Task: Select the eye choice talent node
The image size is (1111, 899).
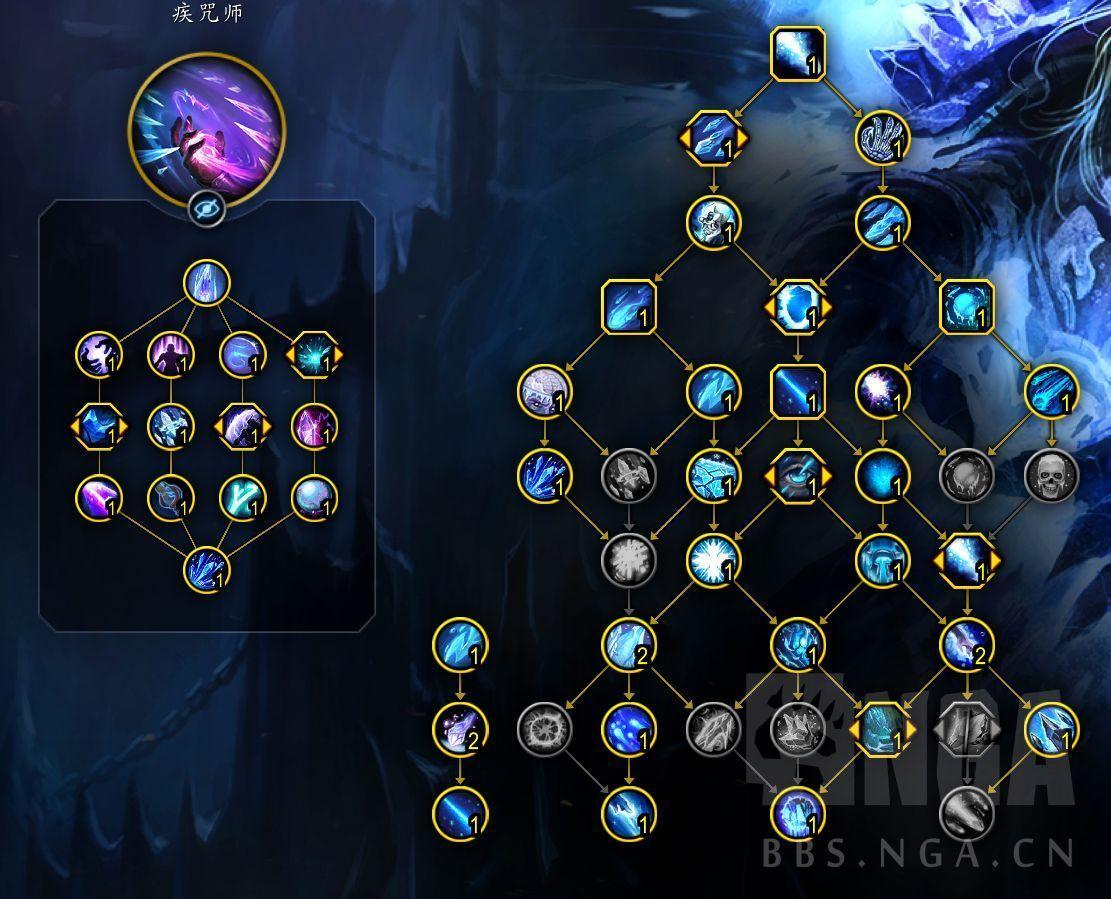Action: (x=798, y=474)
